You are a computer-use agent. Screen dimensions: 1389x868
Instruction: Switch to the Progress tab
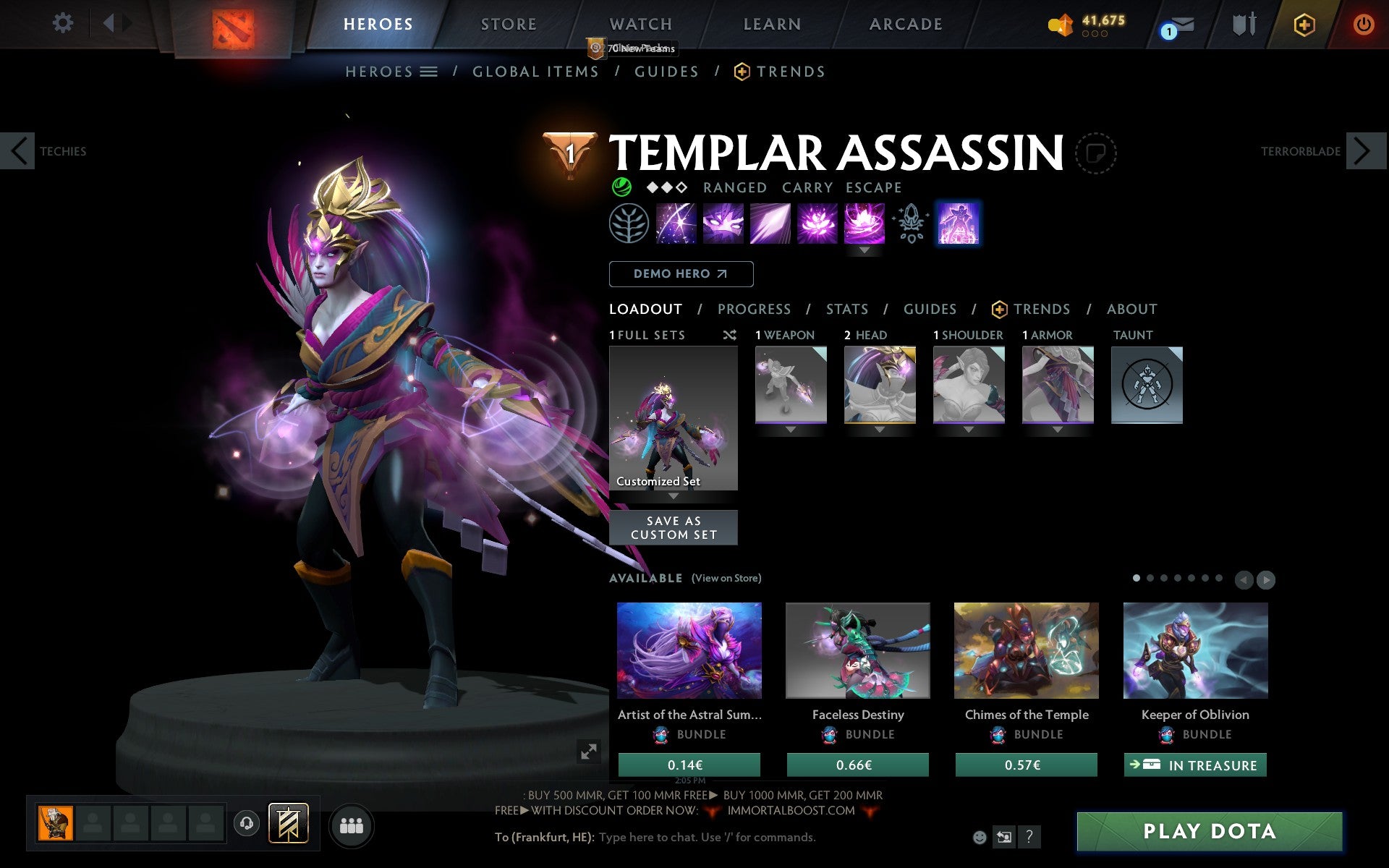coord(754,309)
